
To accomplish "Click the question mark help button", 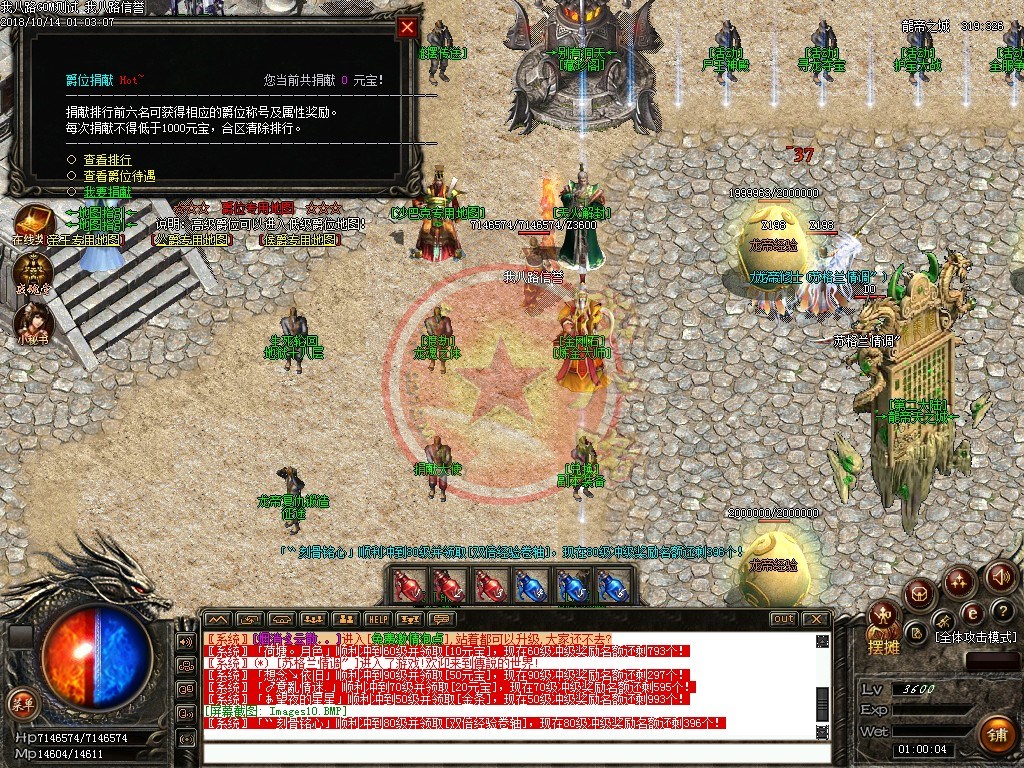I will 1004,611.
